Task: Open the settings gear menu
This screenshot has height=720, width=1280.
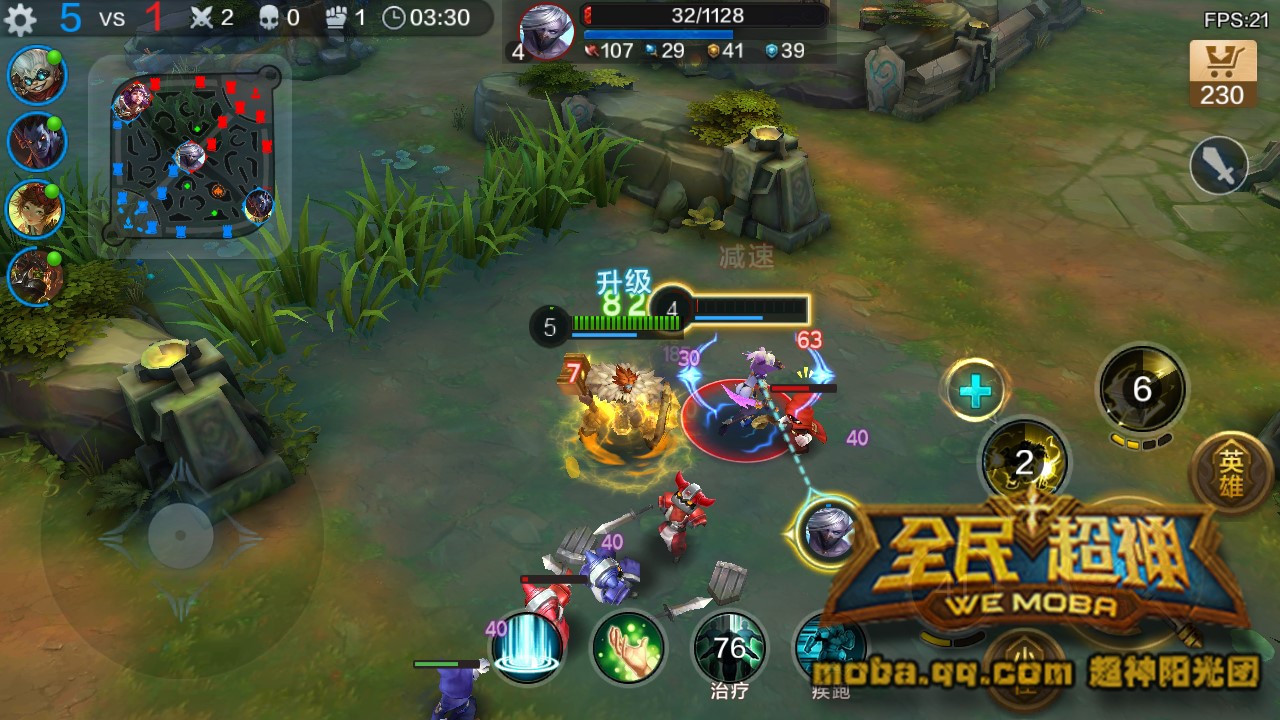Action: coord(20,17)
